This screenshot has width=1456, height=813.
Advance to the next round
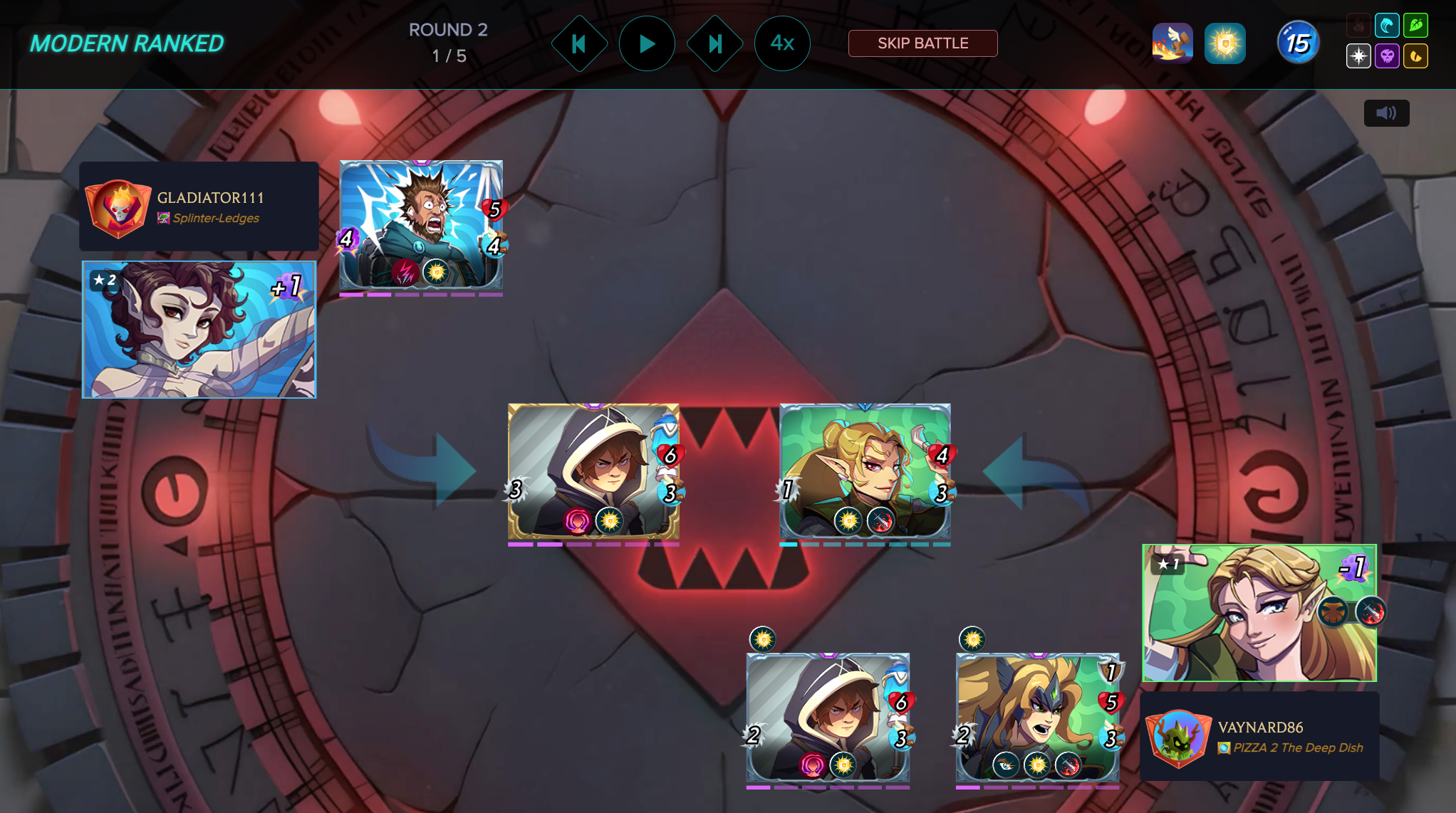(714, 44)
